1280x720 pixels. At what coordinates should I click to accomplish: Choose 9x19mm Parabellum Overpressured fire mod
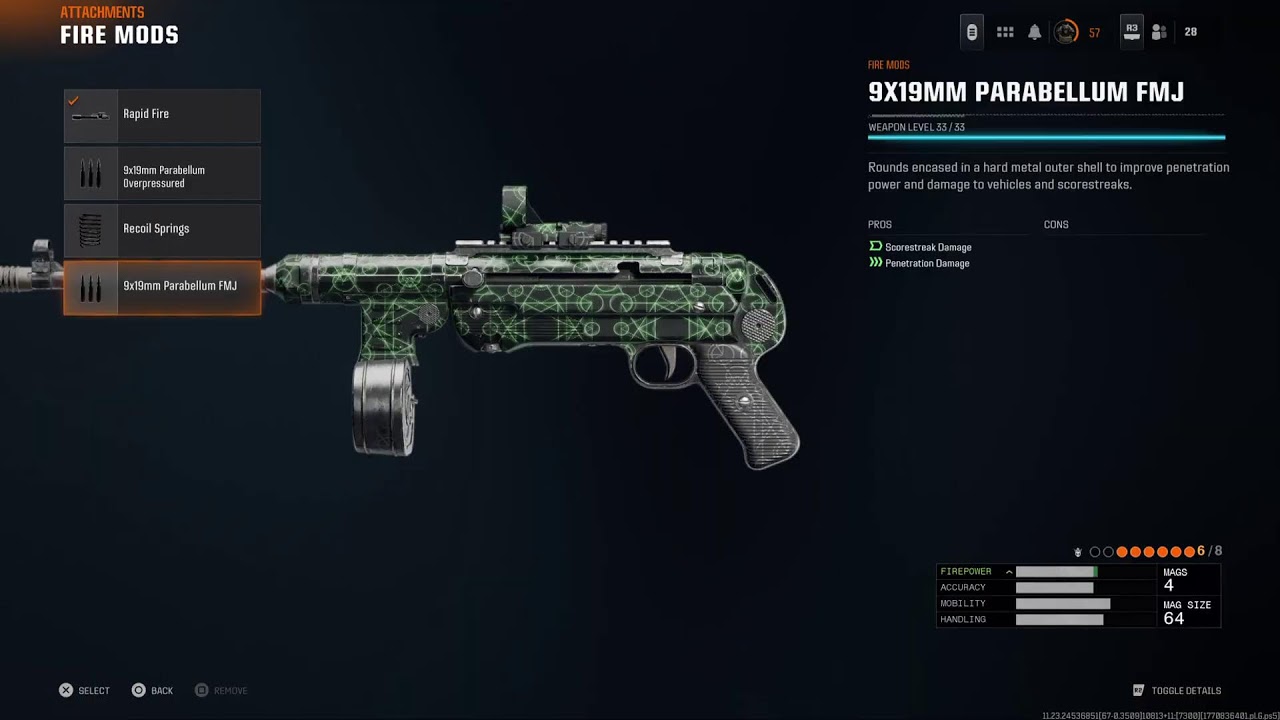click(162, 174)
